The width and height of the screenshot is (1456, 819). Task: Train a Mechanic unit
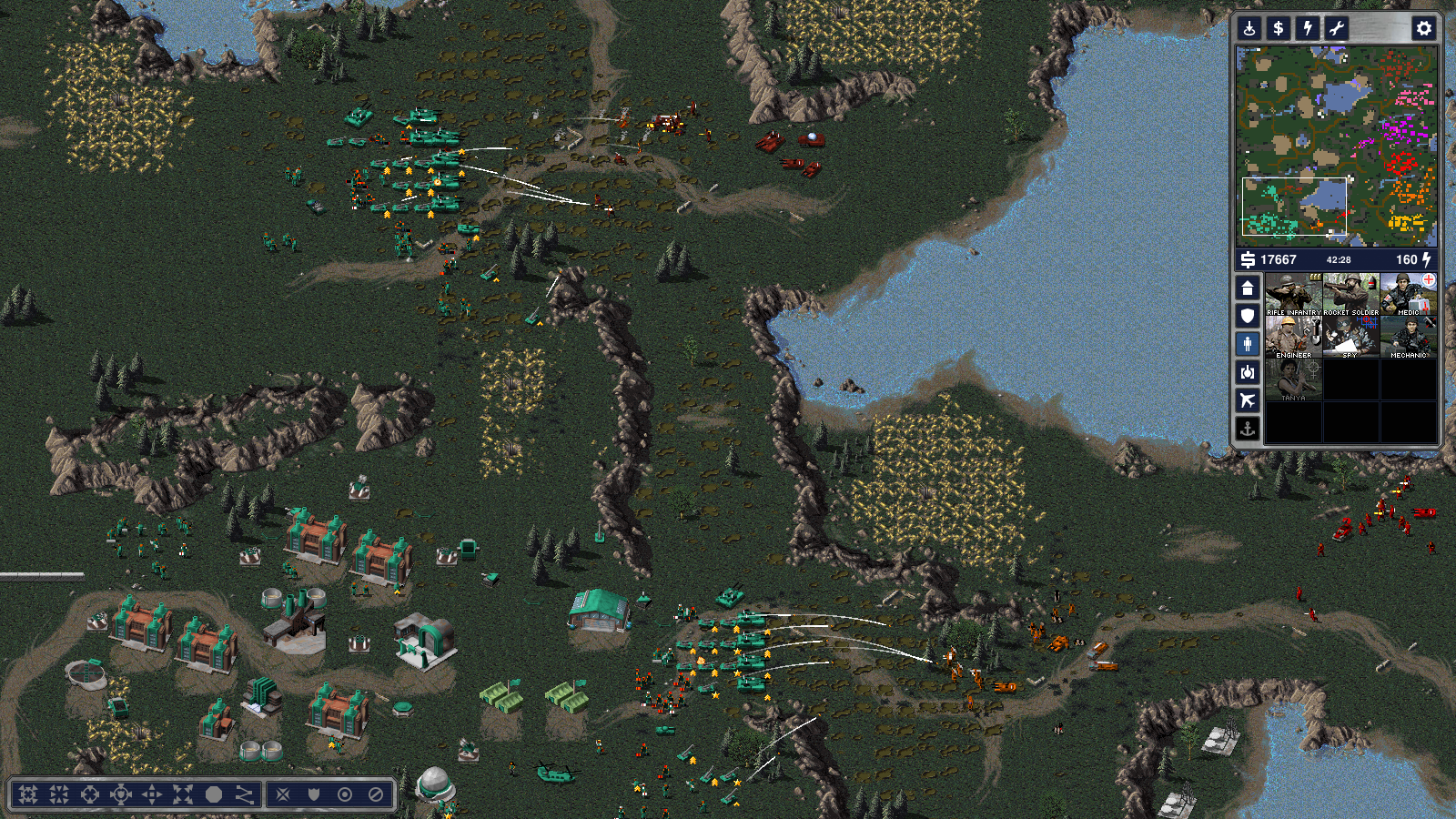click(1408, 338)
